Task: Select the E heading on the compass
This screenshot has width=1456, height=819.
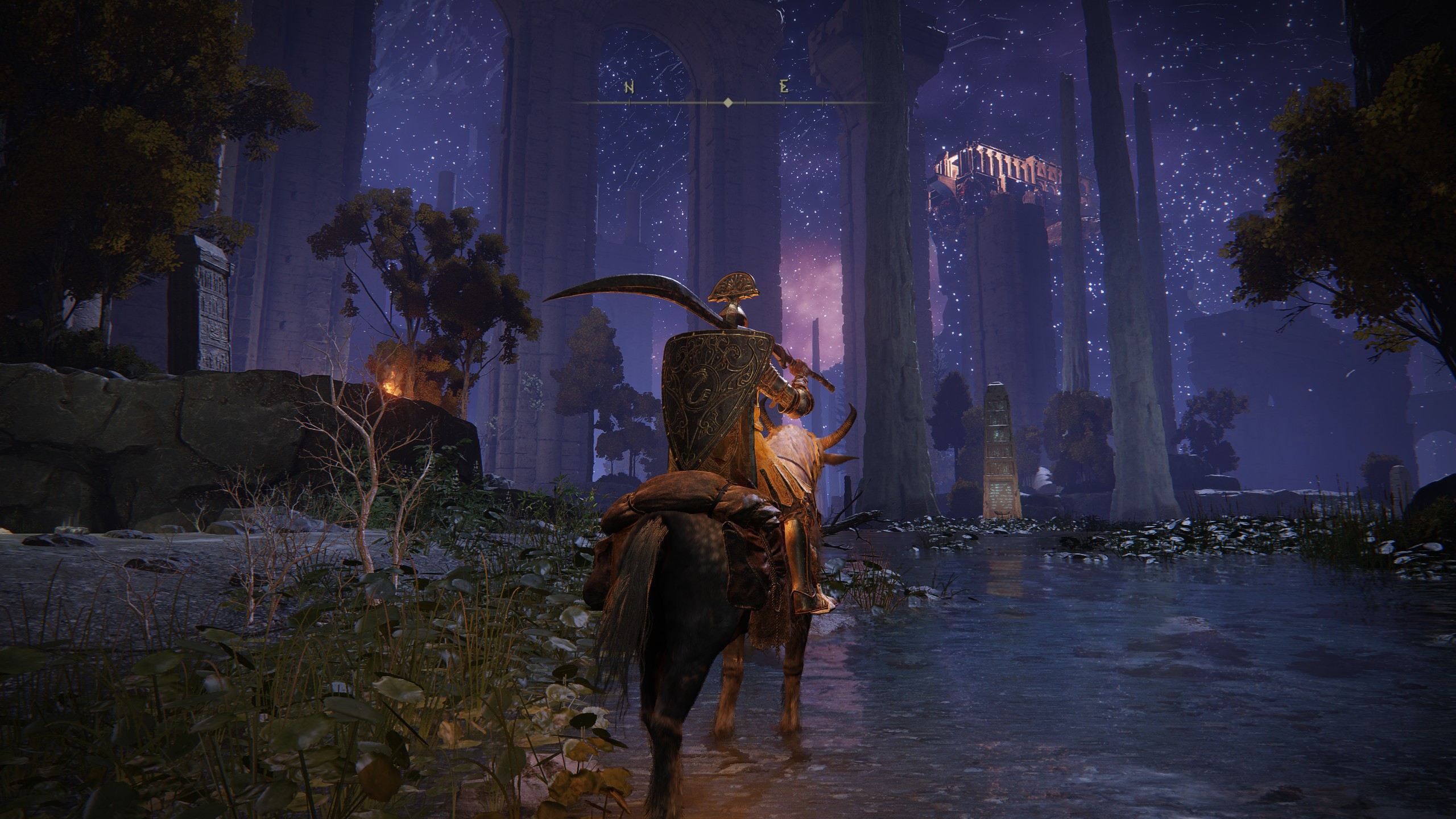Action: 784,87
